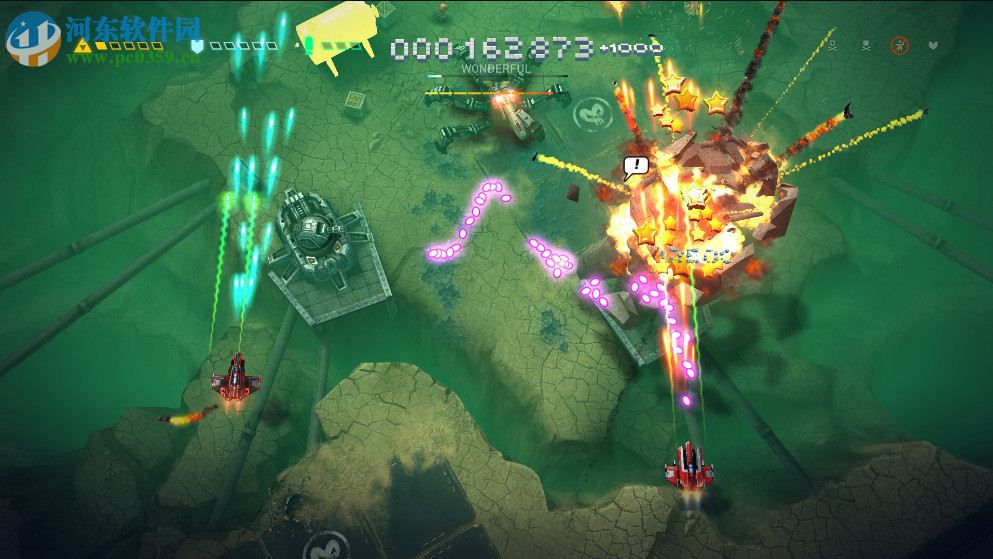Activate the blue shield icon
Viewport: 993px width, 559px height.
tap(197, 46)
